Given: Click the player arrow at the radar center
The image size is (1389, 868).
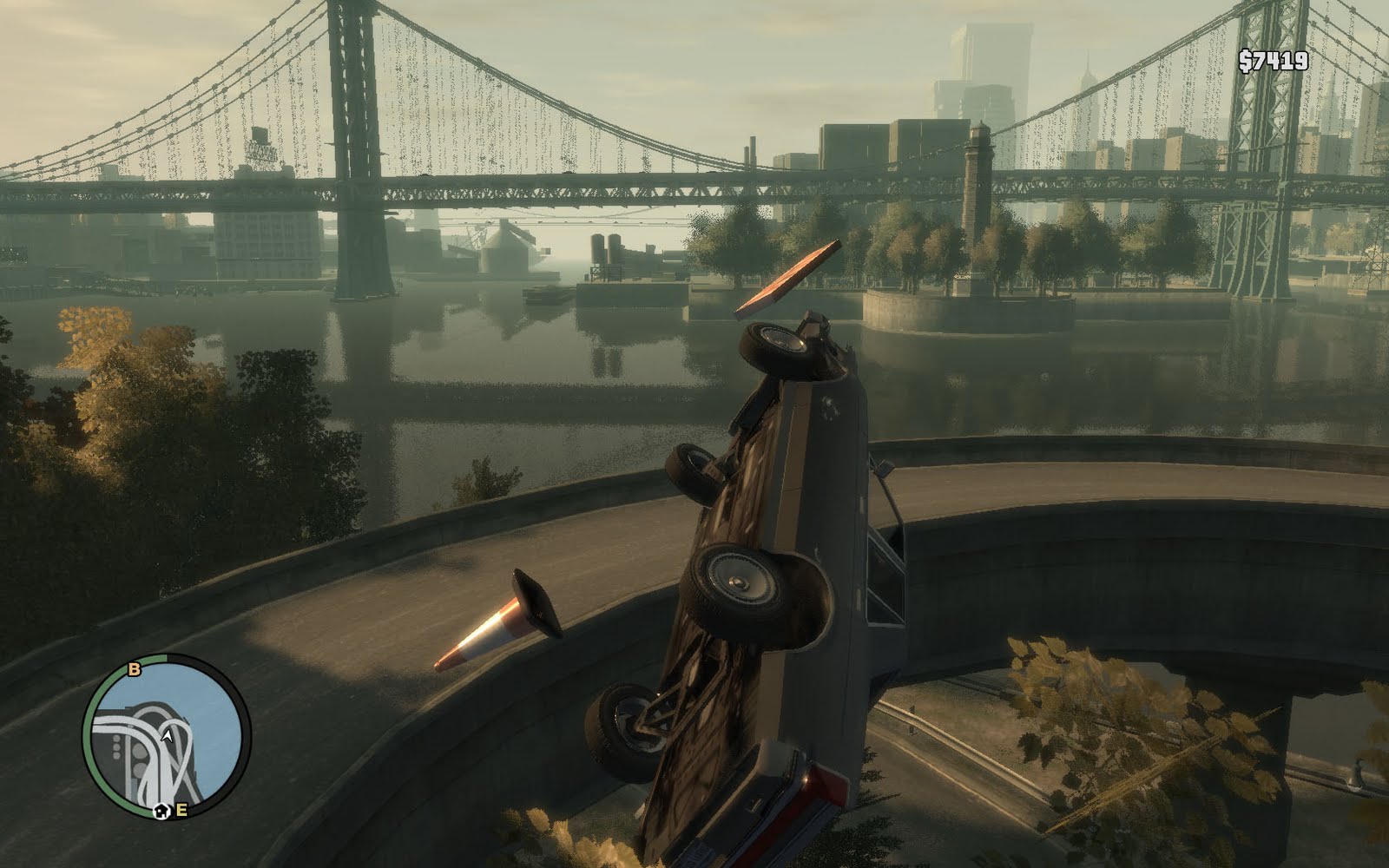Looking at the screenshot, I should pyautogui.click(x=168, y=736).
